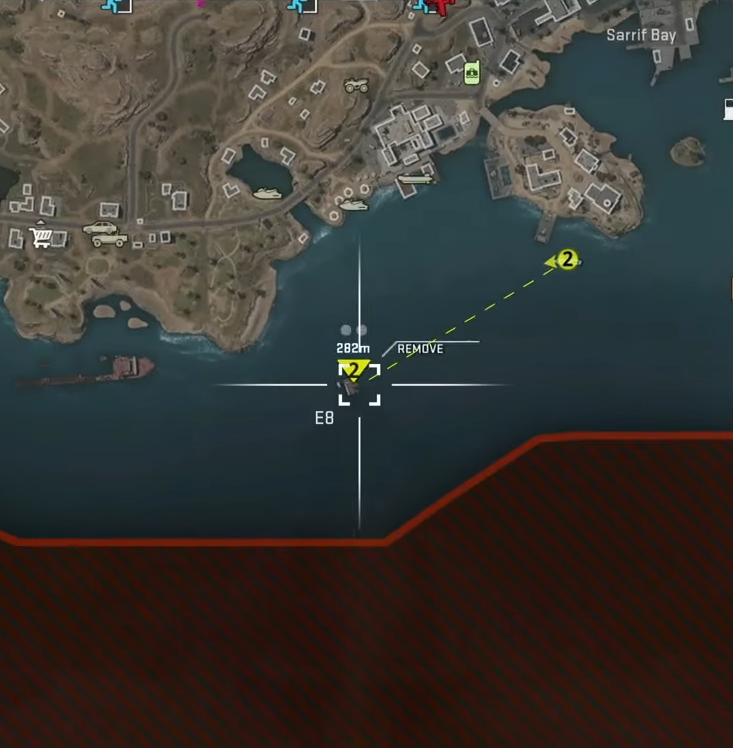This screenshot has width=733, height=748.
Task: Click the red helicopter marker
Action: click(437, 6)
